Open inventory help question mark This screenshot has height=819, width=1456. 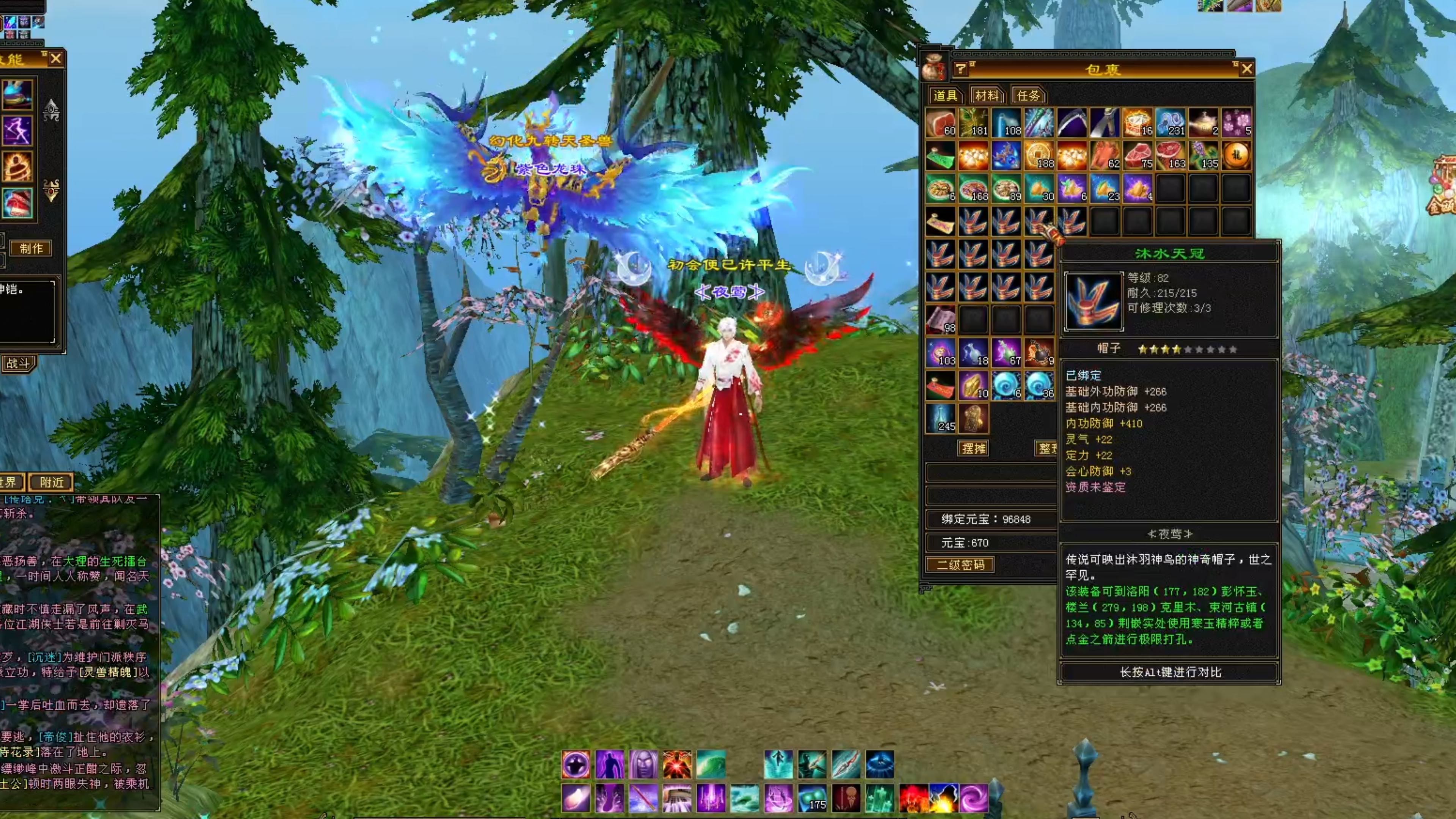[960, 69]
